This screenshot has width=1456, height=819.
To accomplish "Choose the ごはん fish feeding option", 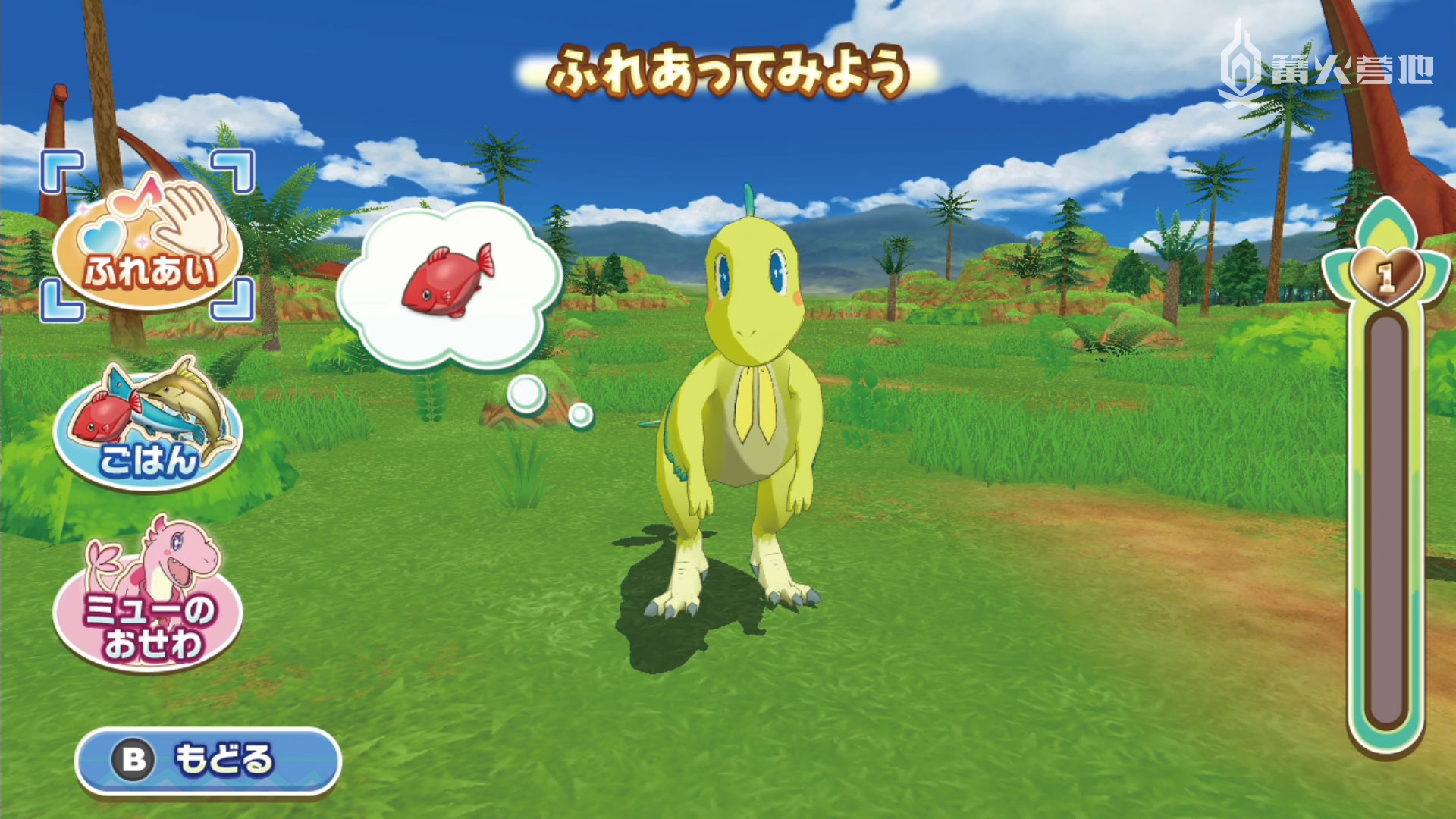I will pos(148,428).
